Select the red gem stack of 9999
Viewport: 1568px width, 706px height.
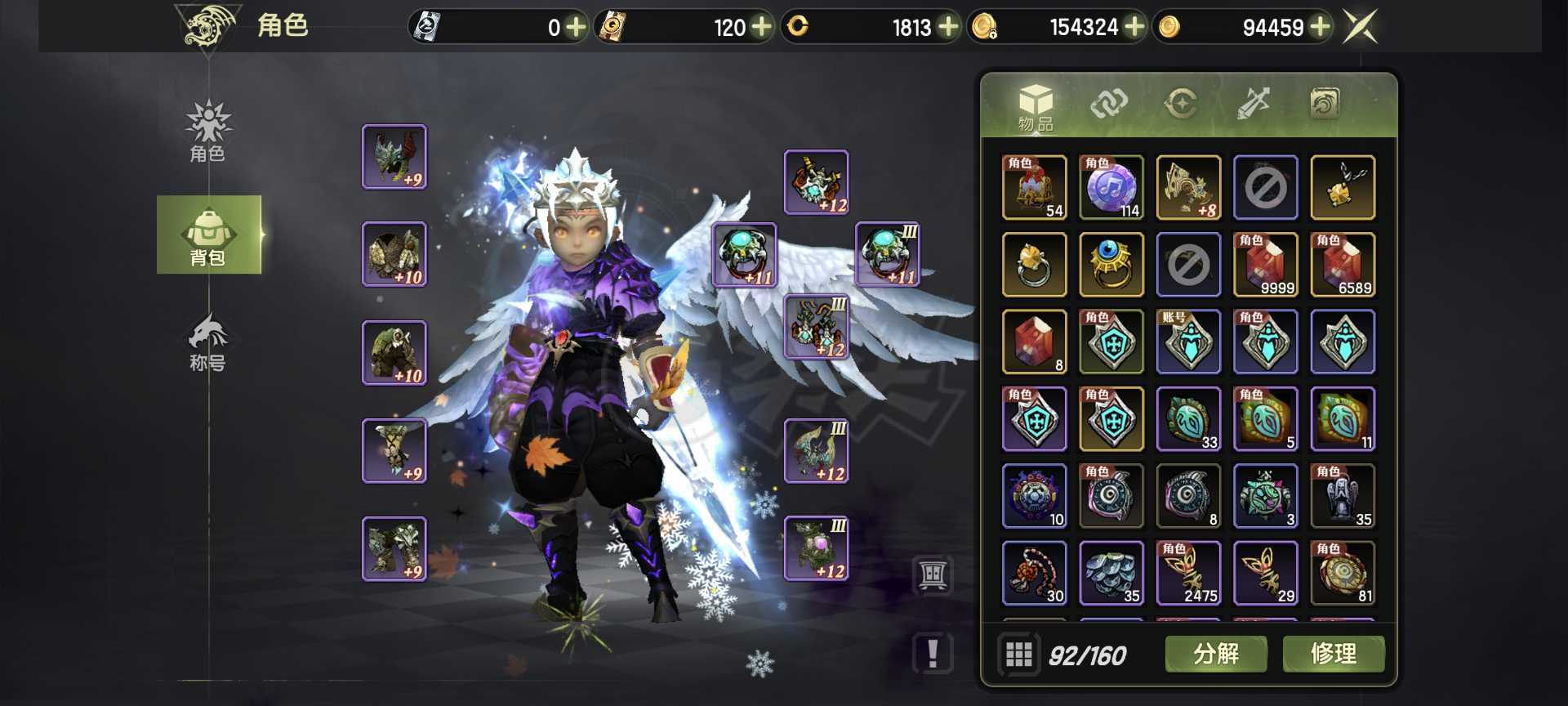(x=1265, y=265)
